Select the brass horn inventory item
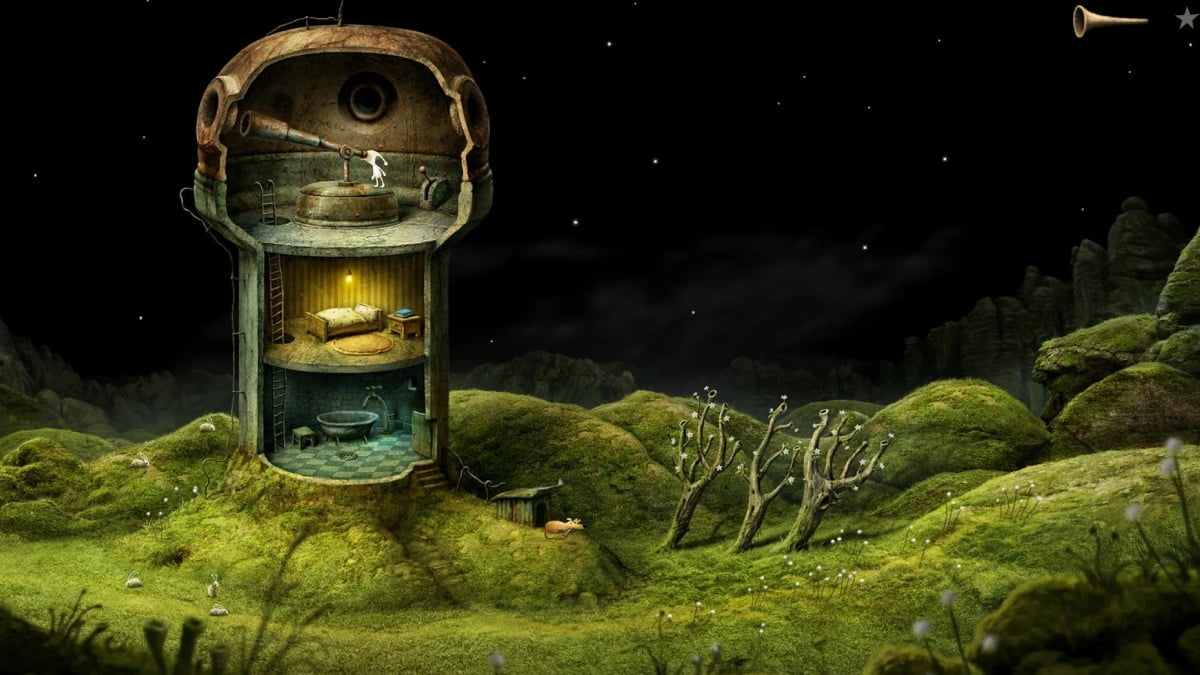1200x675 pixels. [x=1107, y=20]
